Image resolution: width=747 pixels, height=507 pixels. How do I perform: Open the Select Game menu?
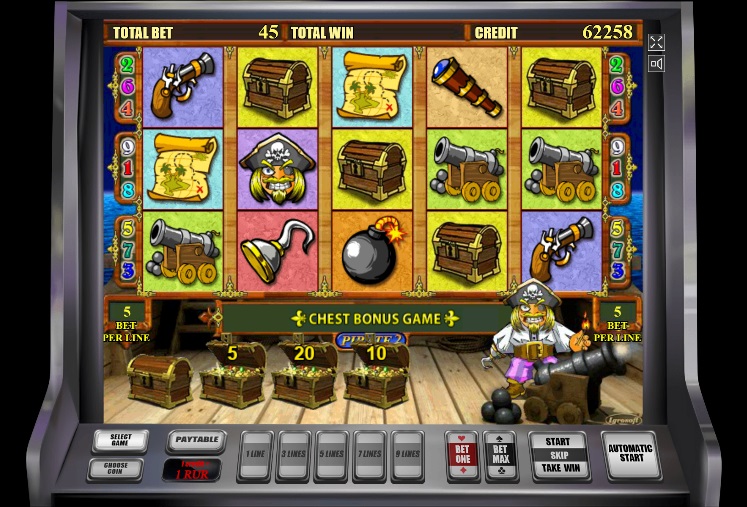click(x=120, y=440)
